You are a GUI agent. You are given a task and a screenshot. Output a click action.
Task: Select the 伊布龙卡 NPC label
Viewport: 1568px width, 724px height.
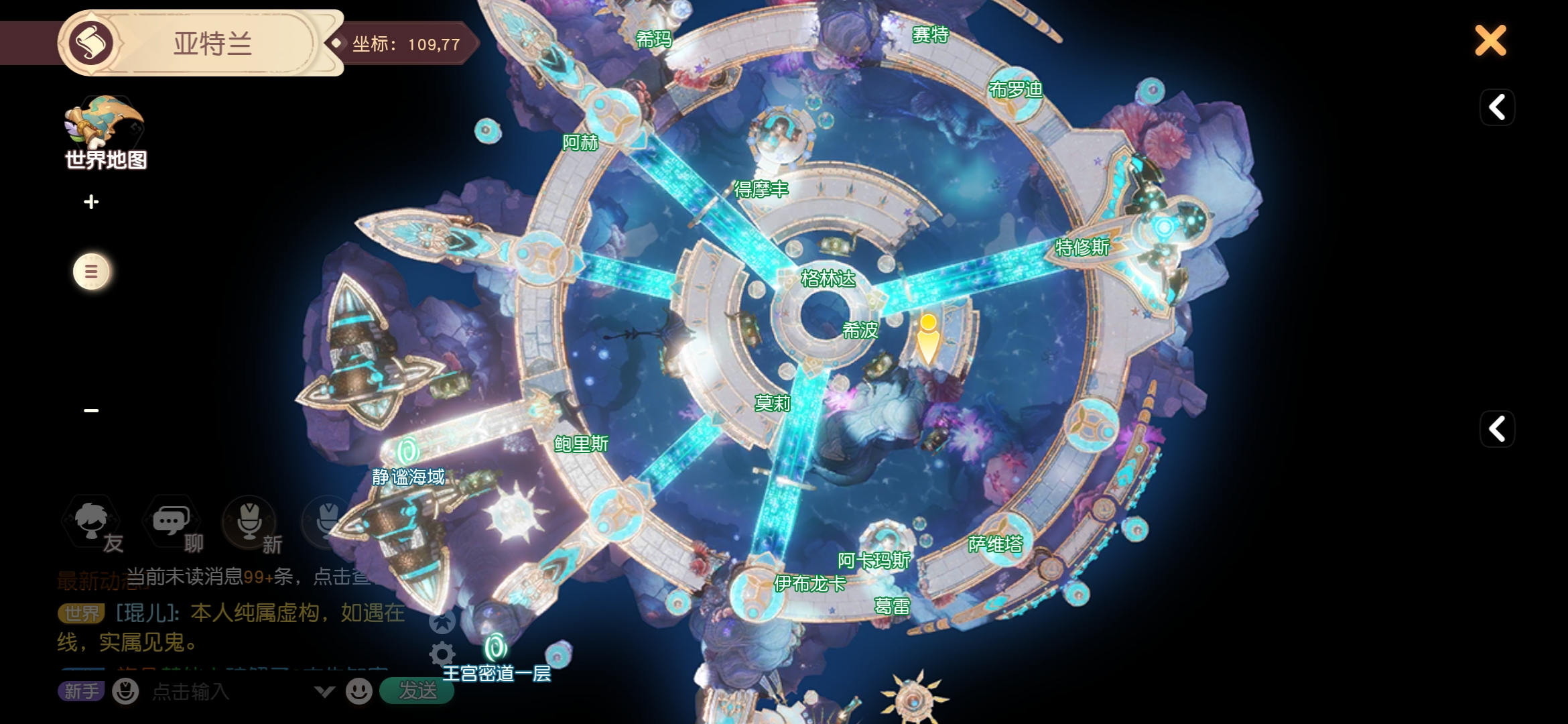[x=809, y=584]
